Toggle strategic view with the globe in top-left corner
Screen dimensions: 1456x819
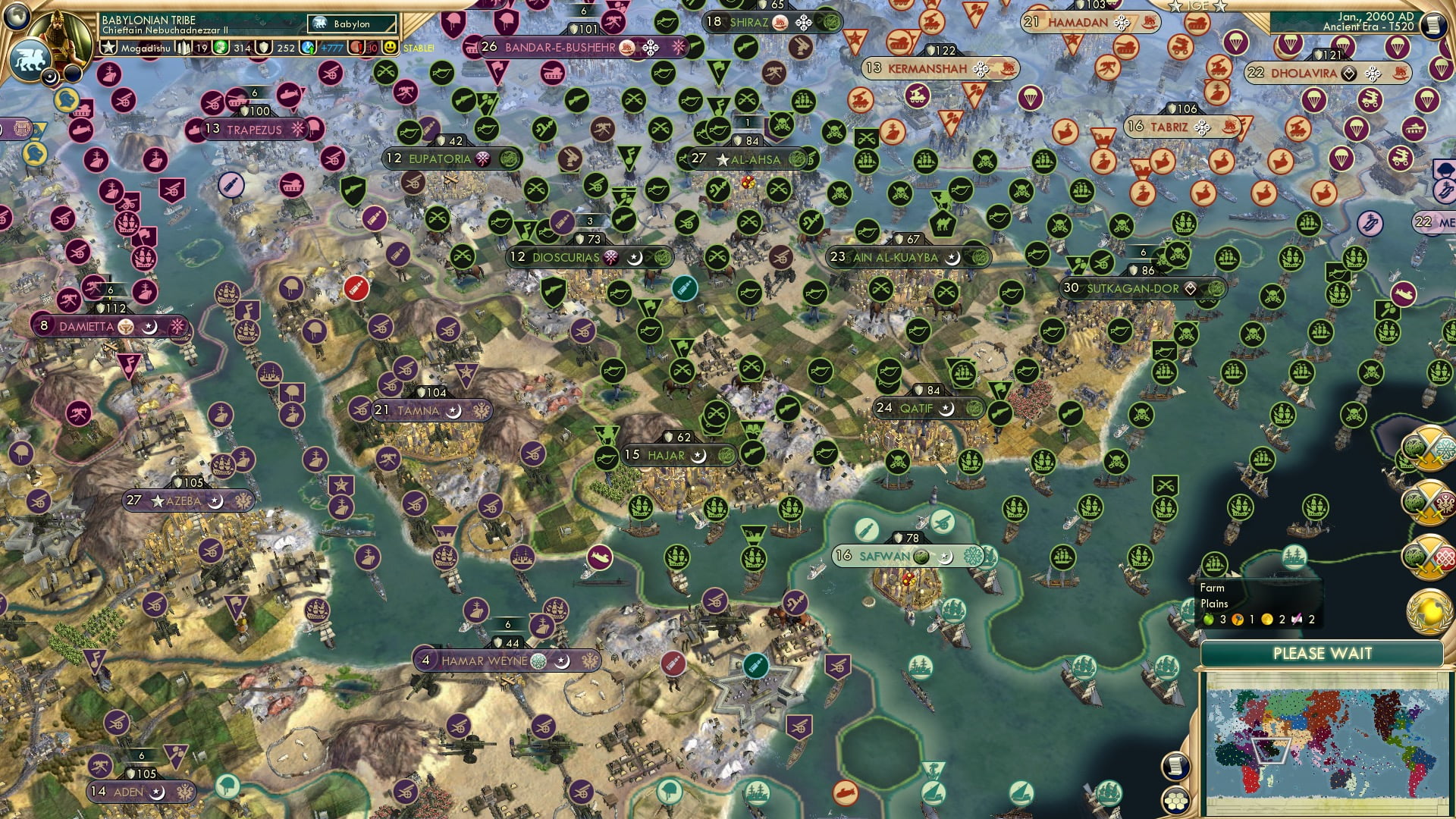[x=17, y=18]
